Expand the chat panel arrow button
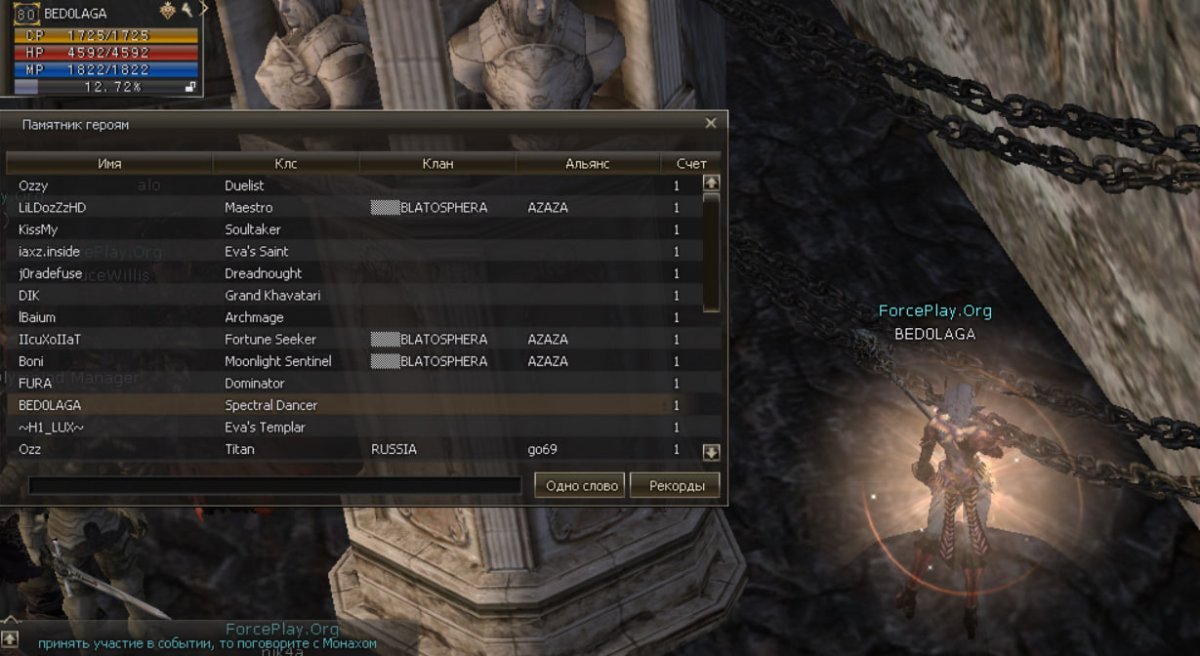This screenshot has width=1200, height=656. click(9, 637)
